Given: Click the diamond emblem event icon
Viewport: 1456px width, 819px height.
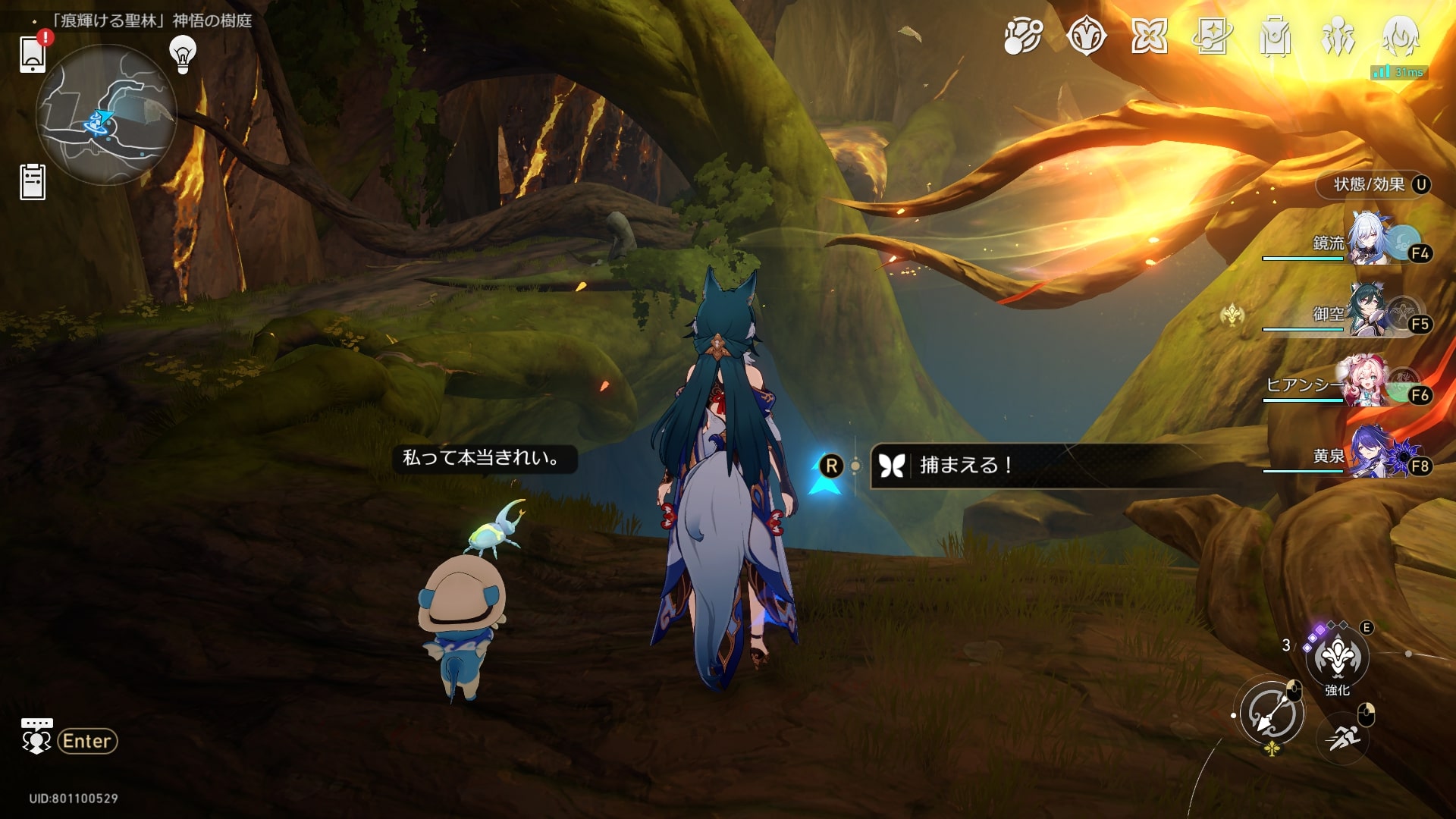Looking at the screenshot, I should 1086,36.
